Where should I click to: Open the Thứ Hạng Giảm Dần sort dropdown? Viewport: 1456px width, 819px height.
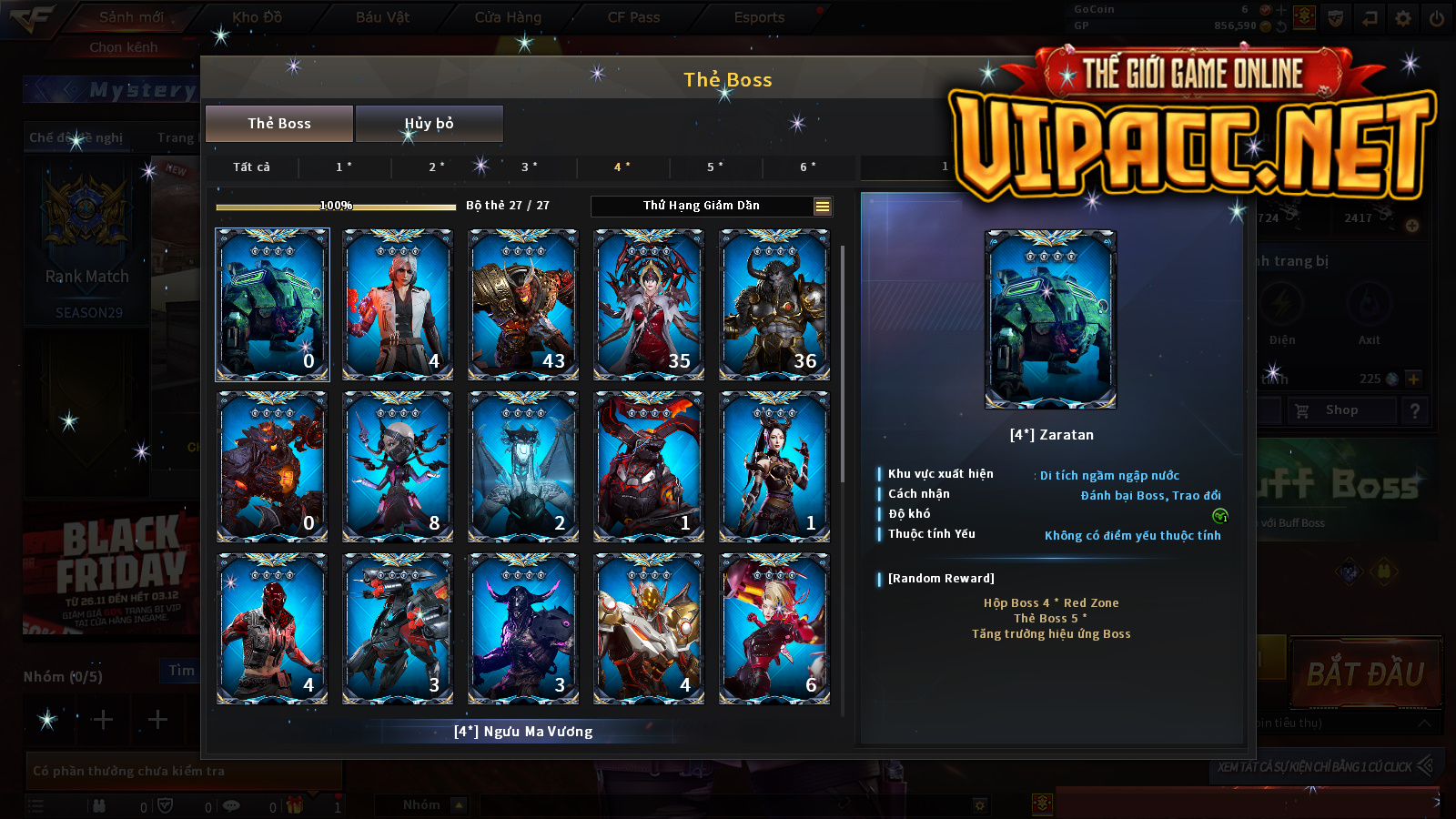[x=712, y=207]
